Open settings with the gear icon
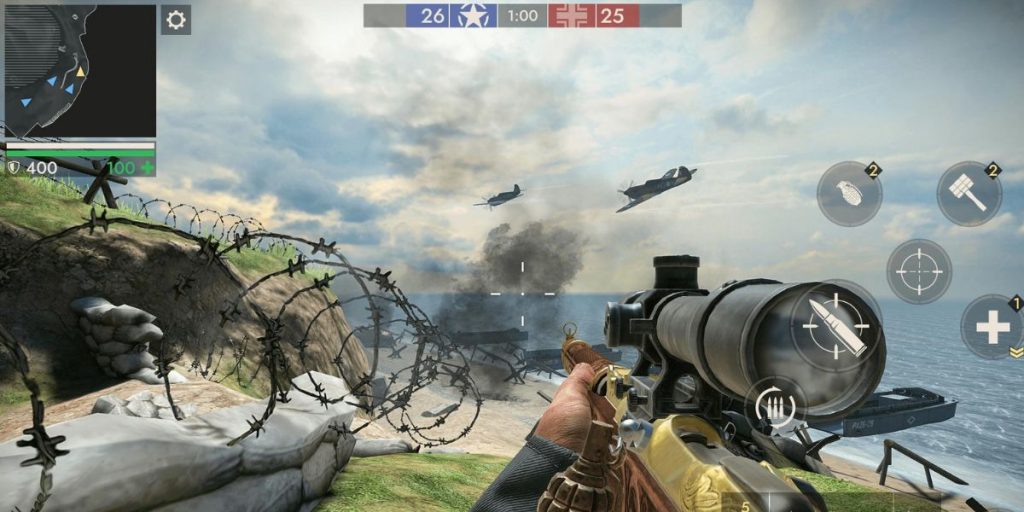1024x512 pixels. pyautogui.click(x=176, y=20)
